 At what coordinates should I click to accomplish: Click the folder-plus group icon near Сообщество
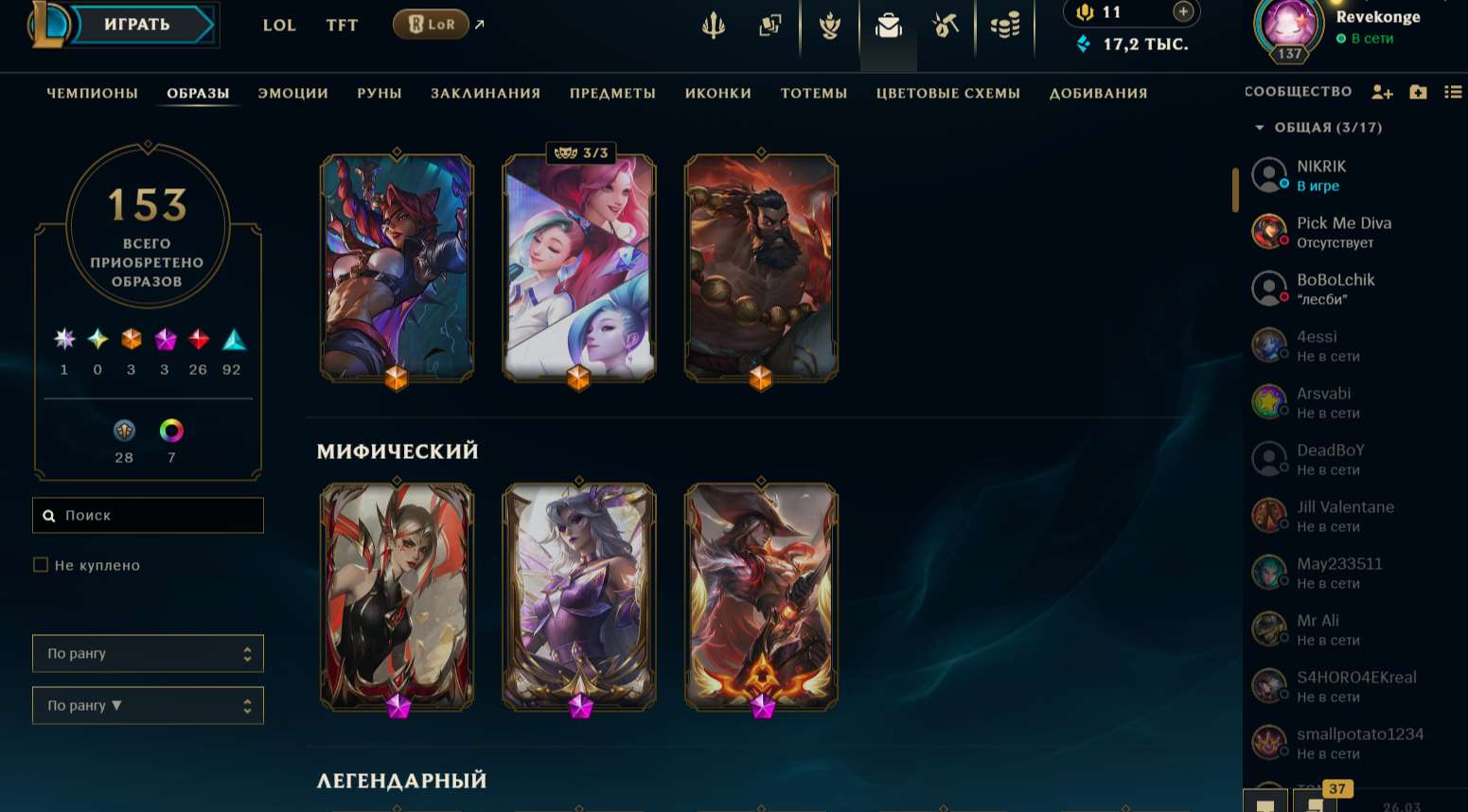pos(1418,92)
